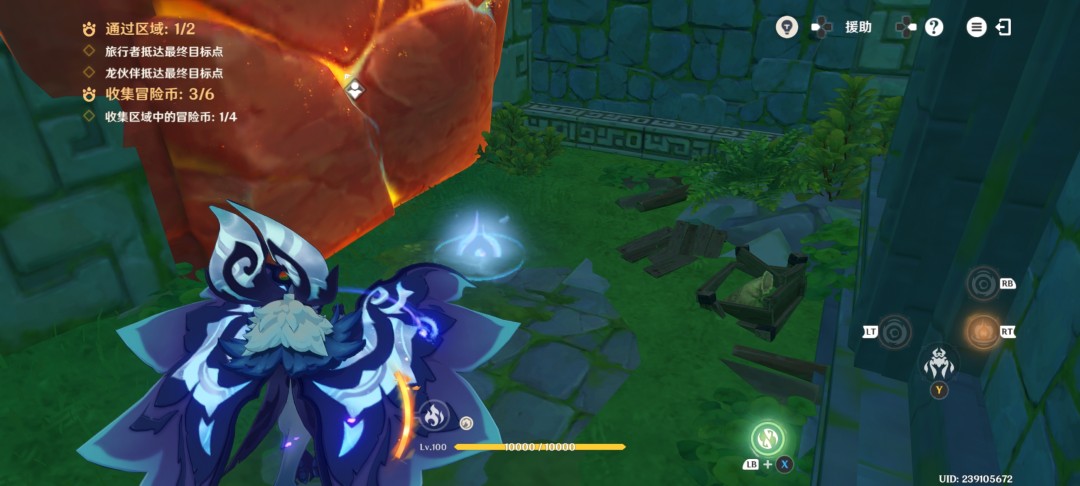Image resolution: width=1080 pixels, height=486 pixels.
Task: Open the three-line menu button
Action: point(976,27)
